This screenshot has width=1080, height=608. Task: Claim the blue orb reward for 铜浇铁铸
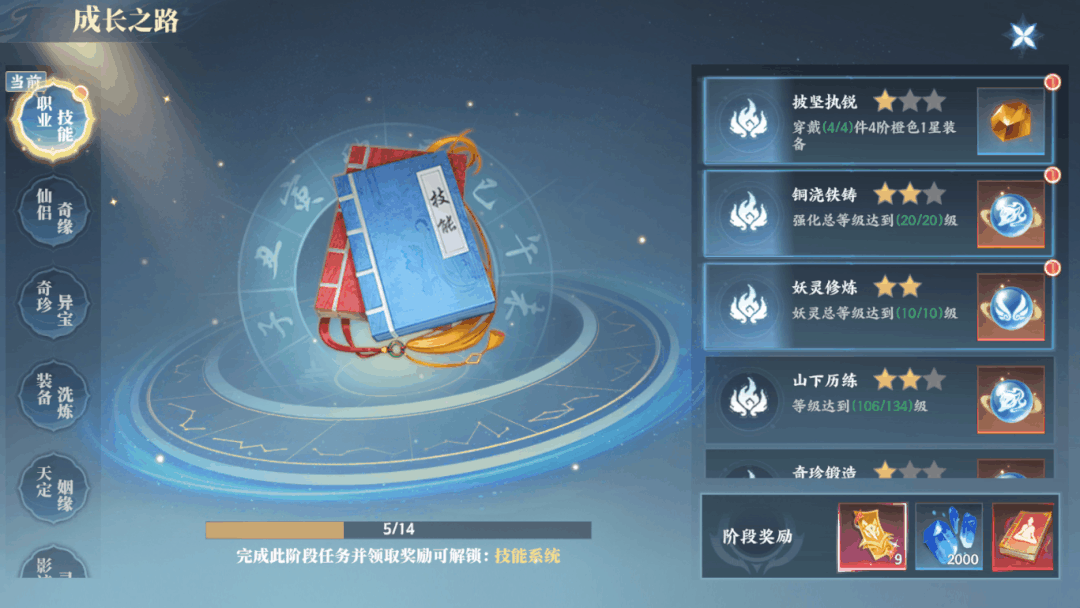pyautogui.click(x=1010, y=214)
